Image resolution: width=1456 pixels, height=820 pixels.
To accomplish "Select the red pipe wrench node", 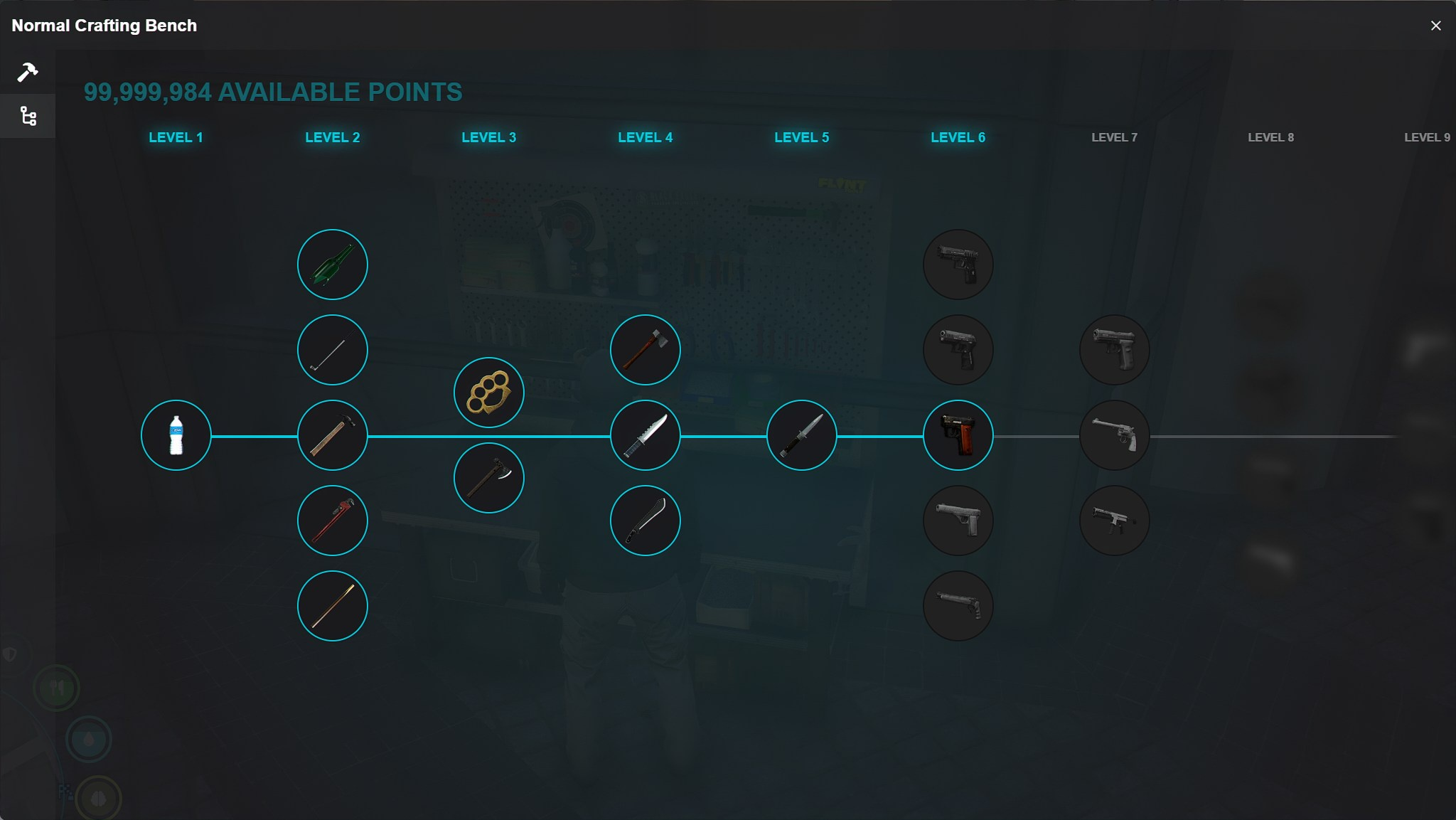I will click(333, 521).
